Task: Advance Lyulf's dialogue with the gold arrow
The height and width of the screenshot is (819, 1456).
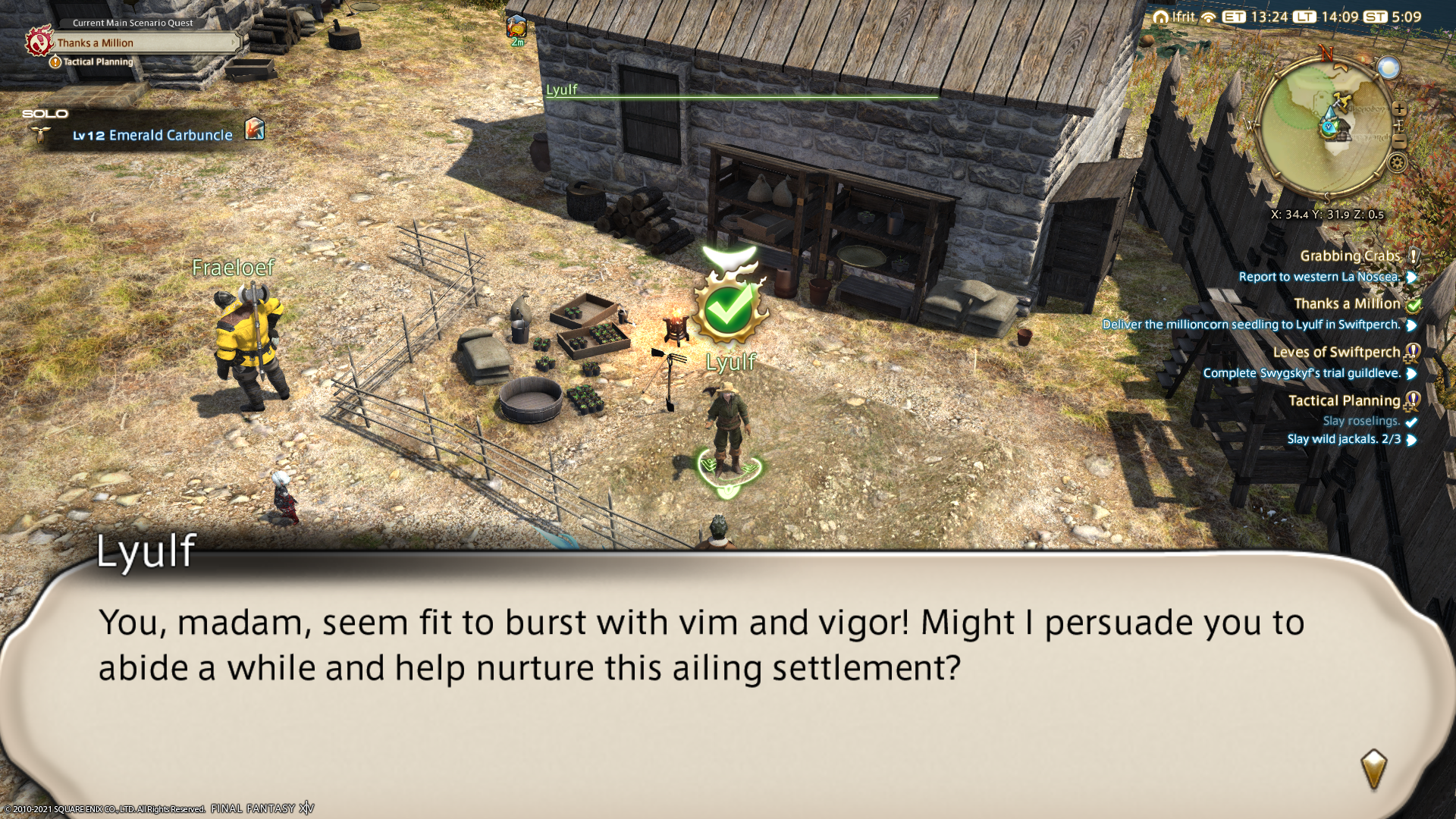Action: 1373,768
